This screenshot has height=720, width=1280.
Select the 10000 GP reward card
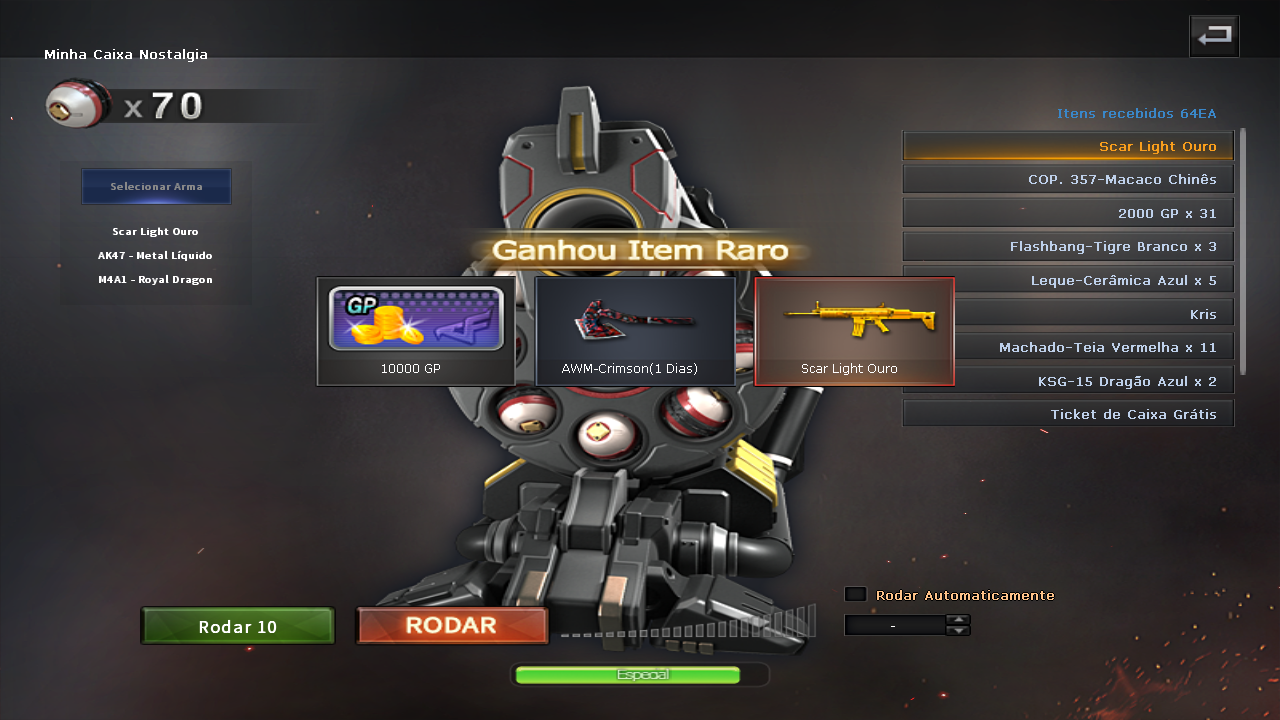416,331
